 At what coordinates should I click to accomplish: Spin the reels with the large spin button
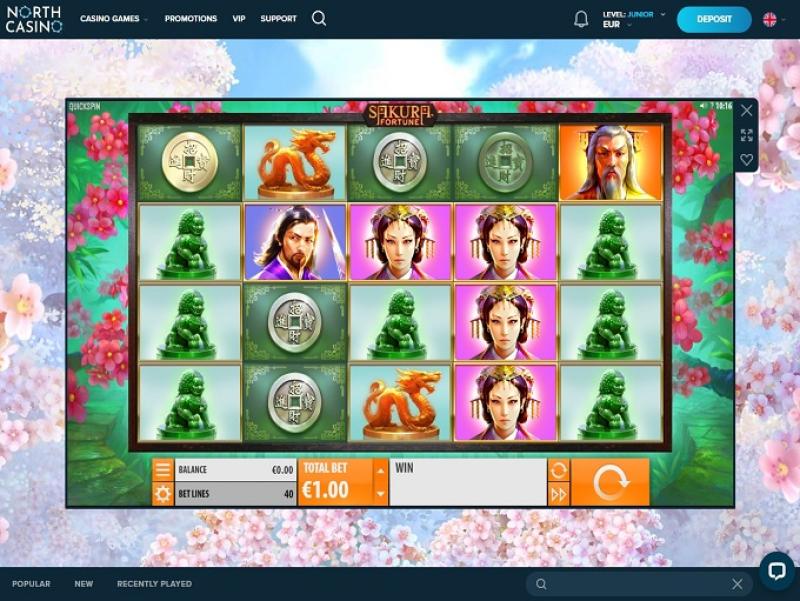coord(610,482)
